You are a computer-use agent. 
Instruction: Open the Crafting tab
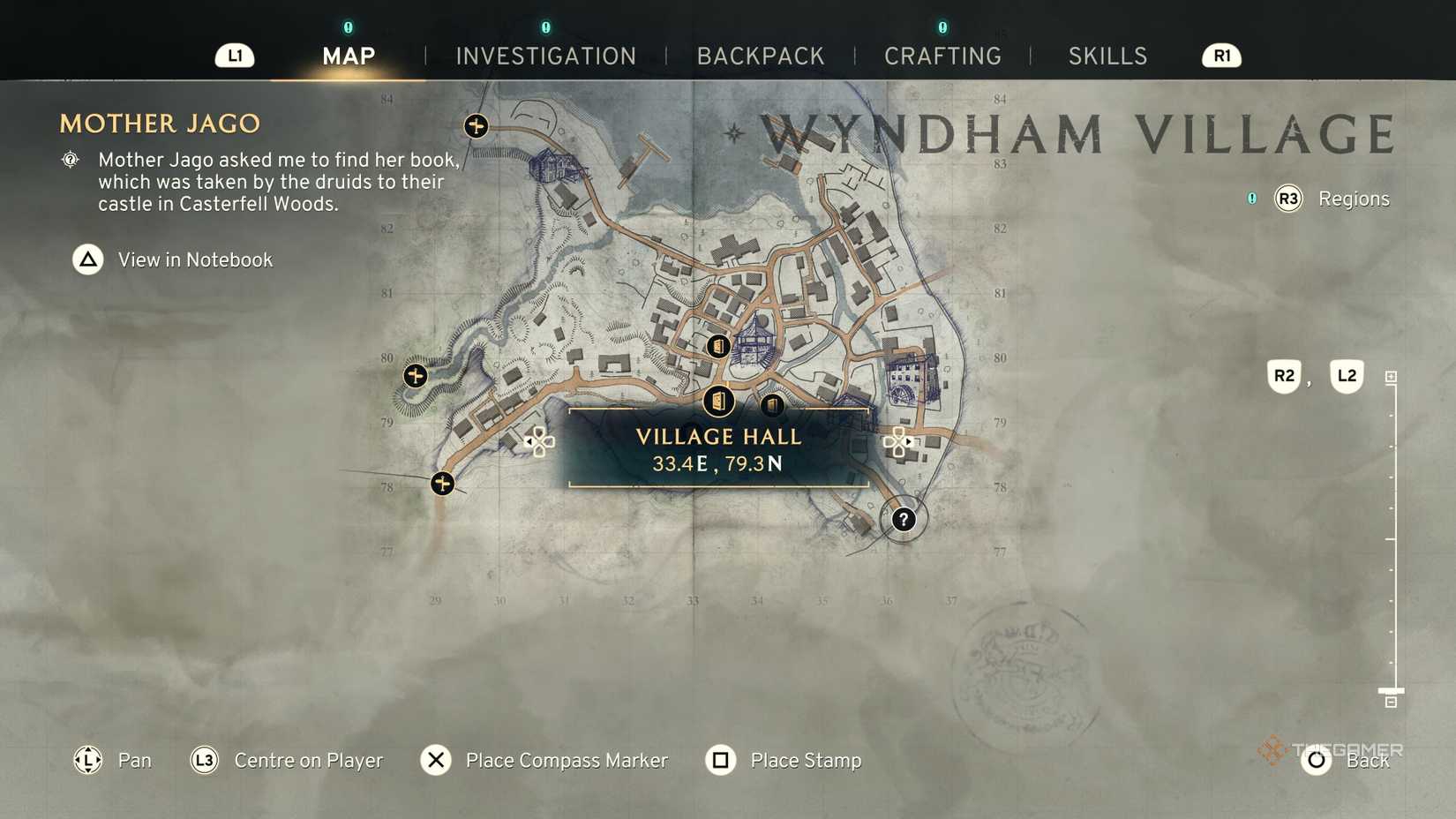pyautogui.click(x=942, y=56)
